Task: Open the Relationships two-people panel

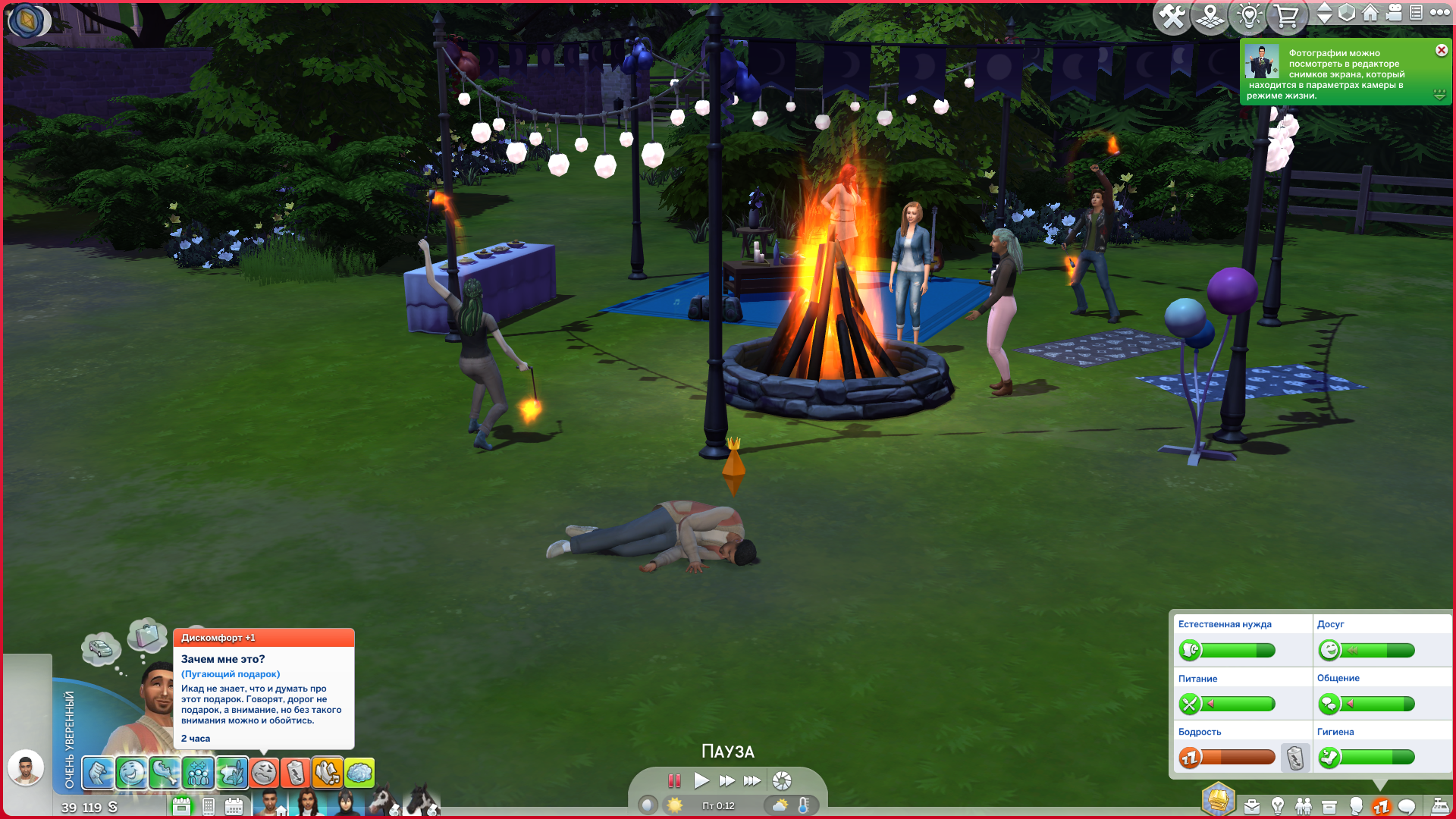Action: pyautogui.click(x=1304, y=806)
